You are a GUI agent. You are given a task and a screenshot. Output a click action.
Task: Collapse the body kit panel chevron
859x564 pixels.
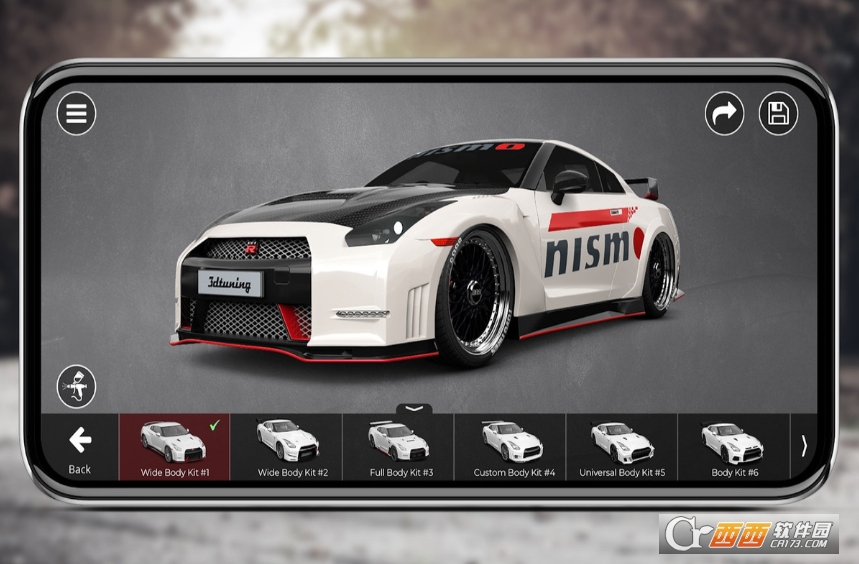pyautogui.click(x=415, y=409)
